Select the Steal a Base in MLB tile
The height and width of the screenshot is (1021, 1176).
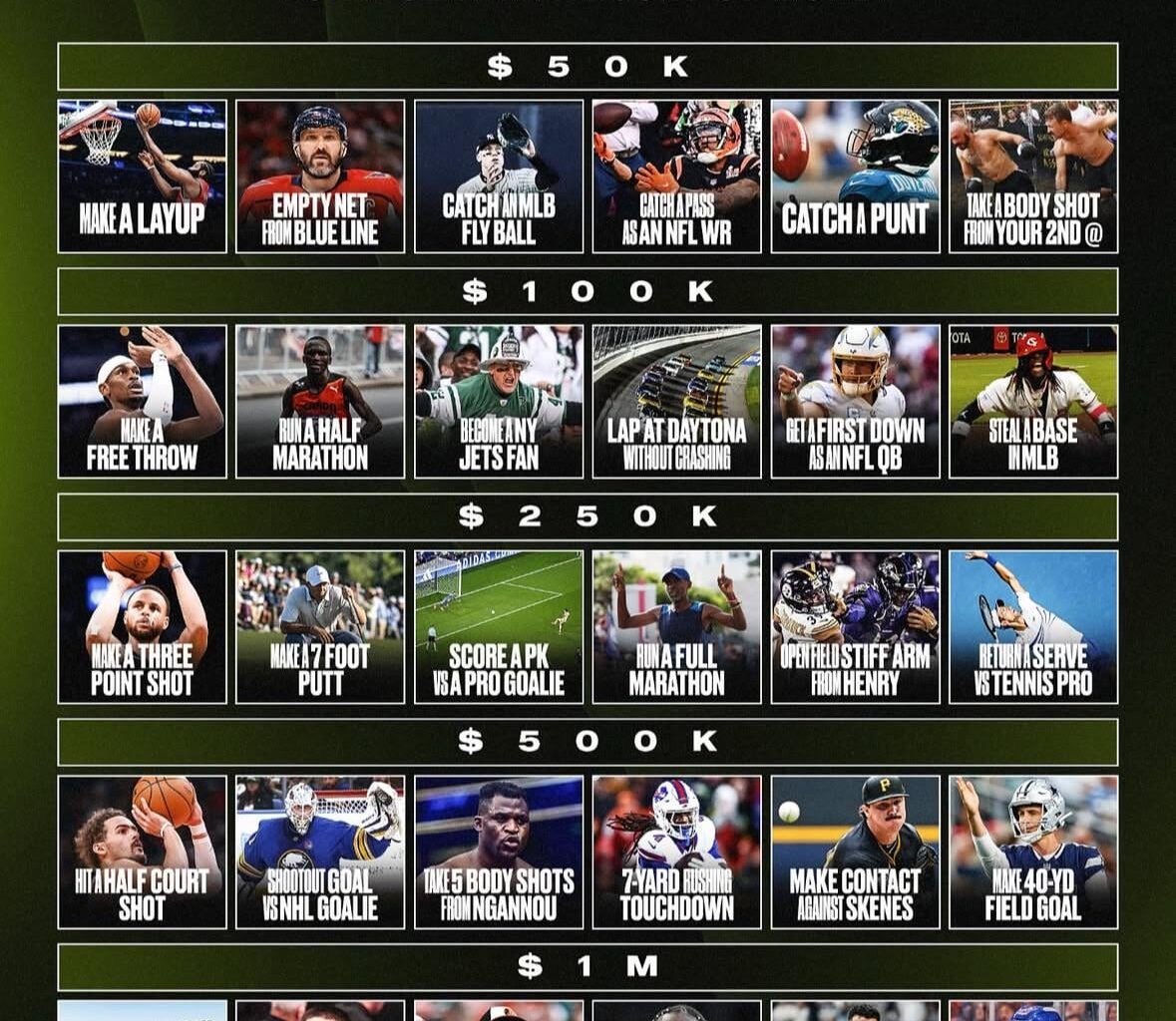tap(1033, 402)
